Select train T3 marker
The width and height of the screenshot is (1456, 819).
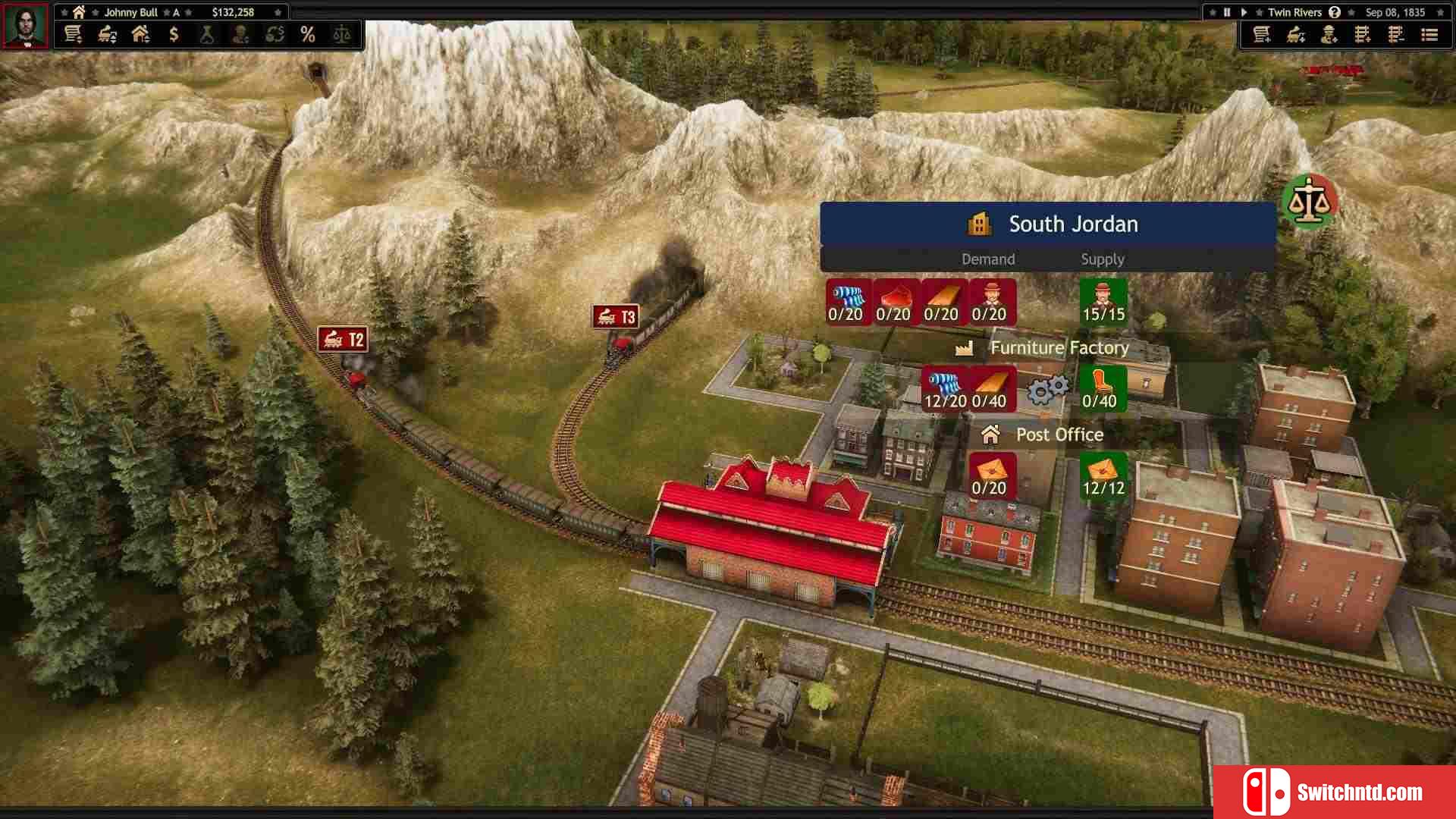[x=616, y=317]
